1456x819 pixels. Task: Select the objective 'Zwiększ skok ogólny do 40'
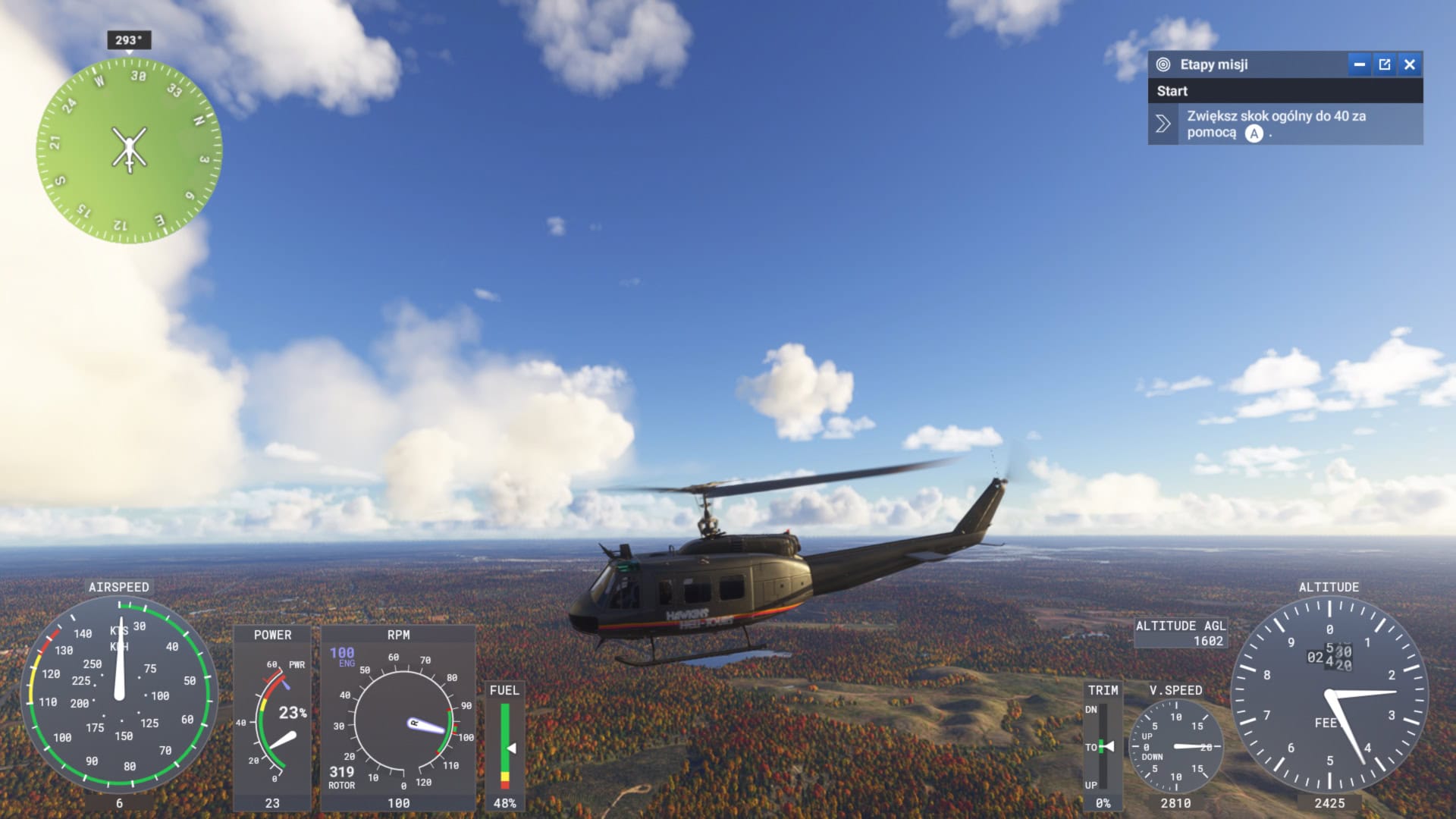click(x=1276, y=124)
